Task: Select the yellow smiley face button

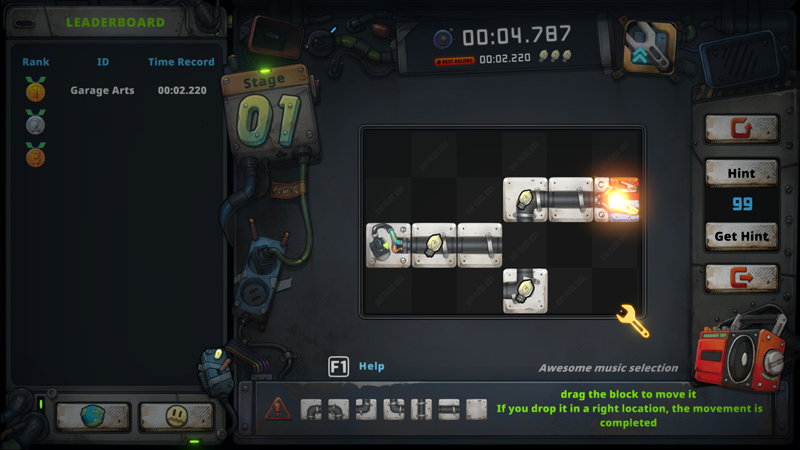Action: (175, 416)
